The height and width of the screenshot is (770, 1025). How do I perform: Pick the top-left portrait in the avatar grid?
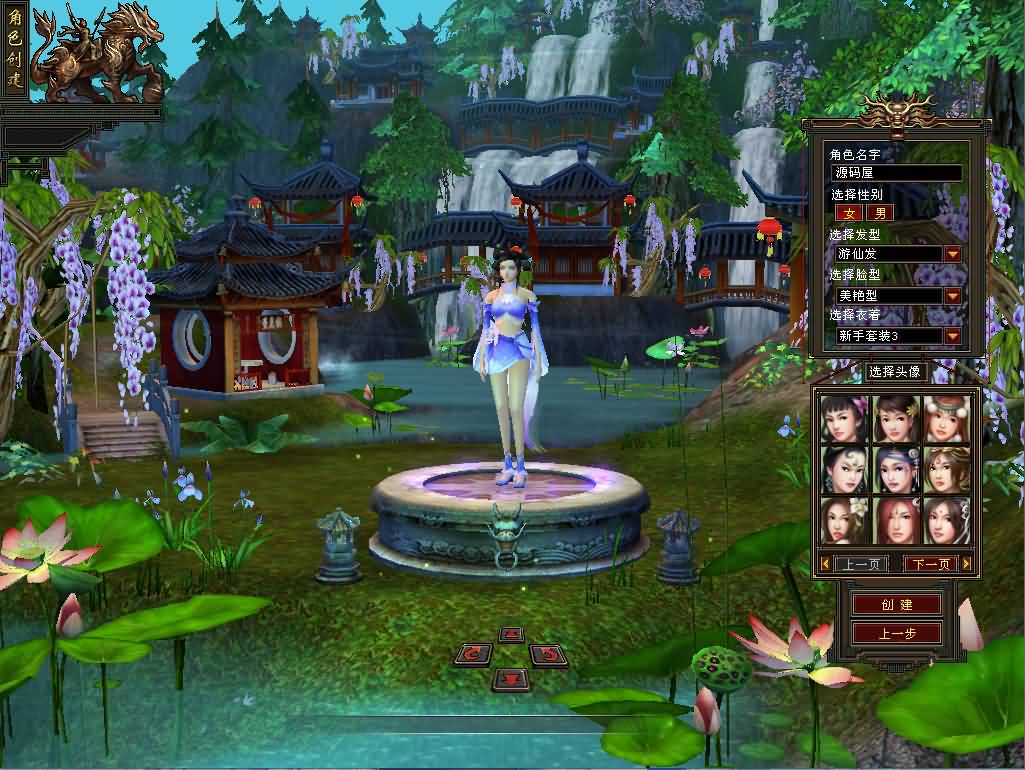843,418
